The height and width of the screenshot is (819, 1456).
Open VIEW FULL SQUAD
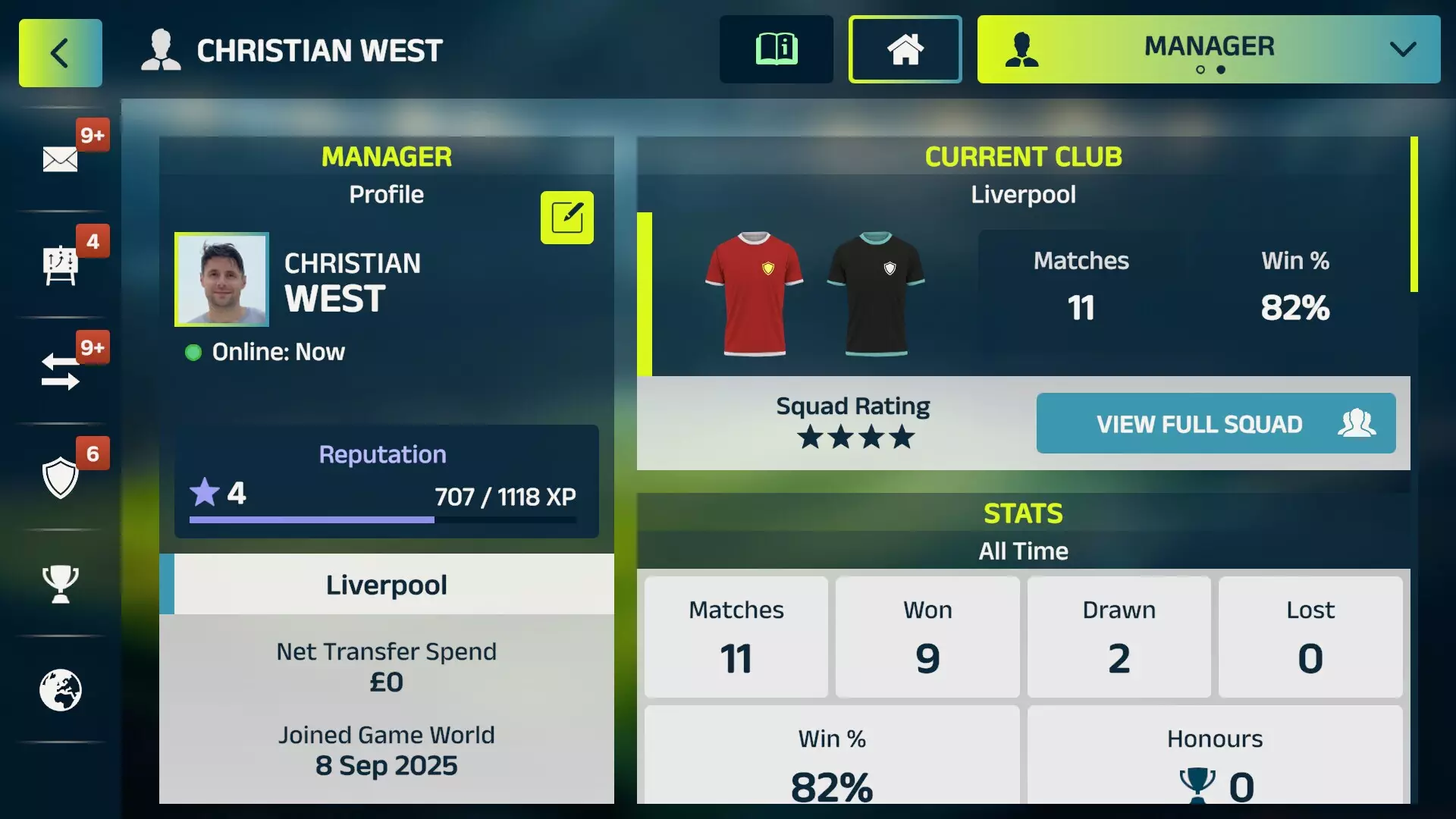pyautogui.click(x=1215, y=424)
